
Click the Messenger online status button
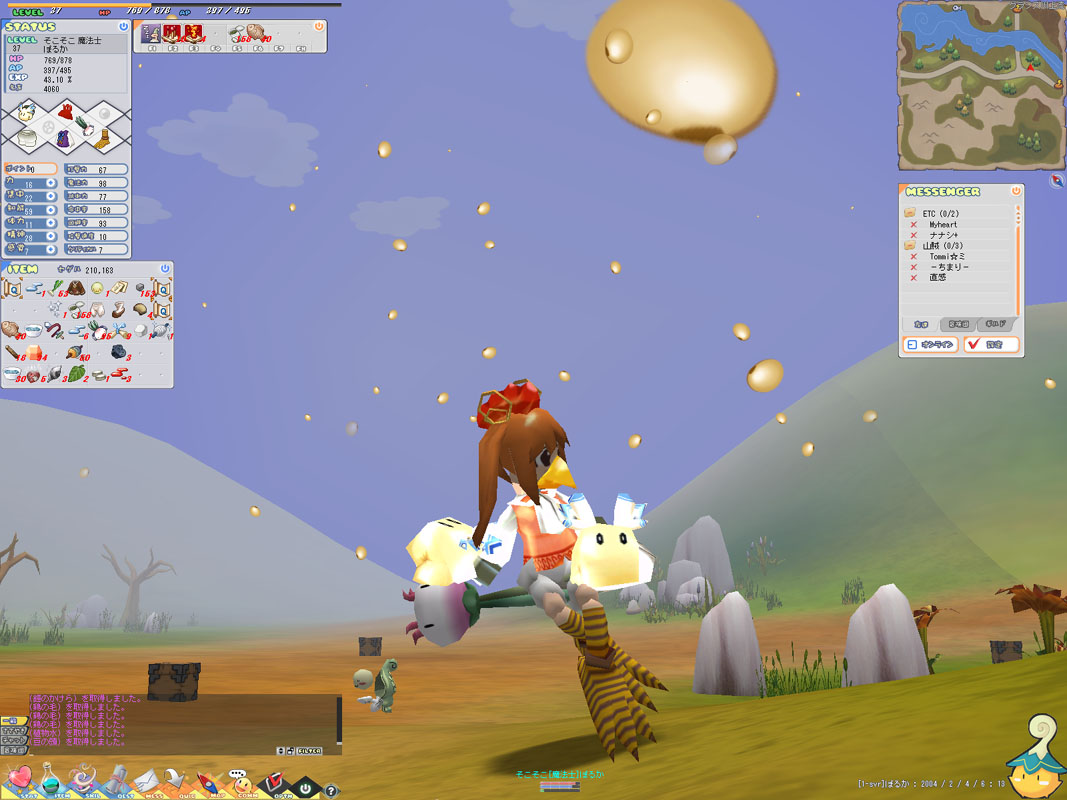pos(930,345)
